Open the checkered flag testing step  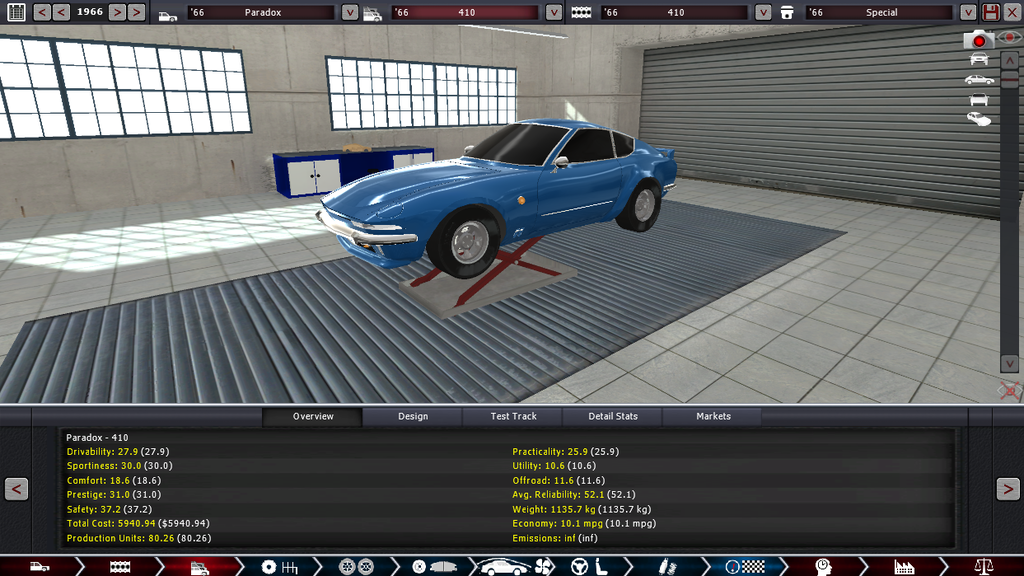(x=742, y=567)
